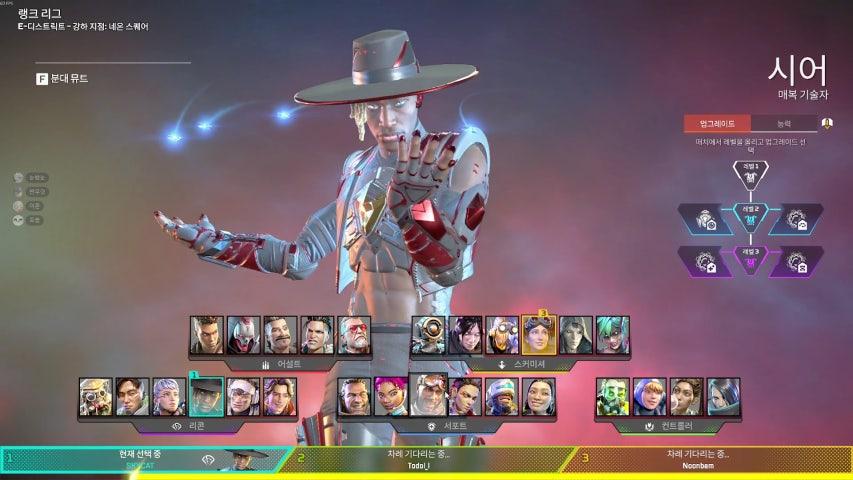853x480 pixels.
Task: Choose the Wraith legend portrait
Action: tap(465, 335)
